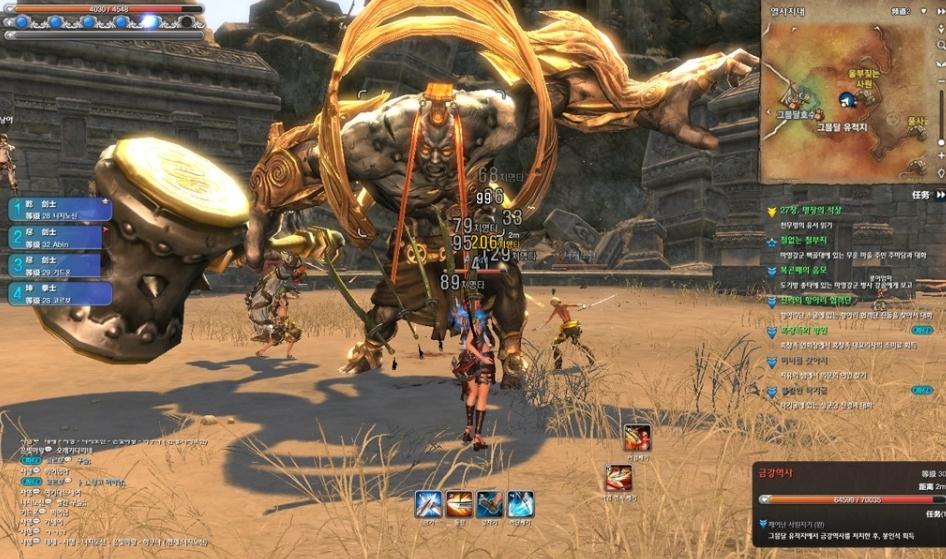This screenshot has height=559, width=946.
Task: Click the 풍사 marker on the minimap
Action: [915, 121]
